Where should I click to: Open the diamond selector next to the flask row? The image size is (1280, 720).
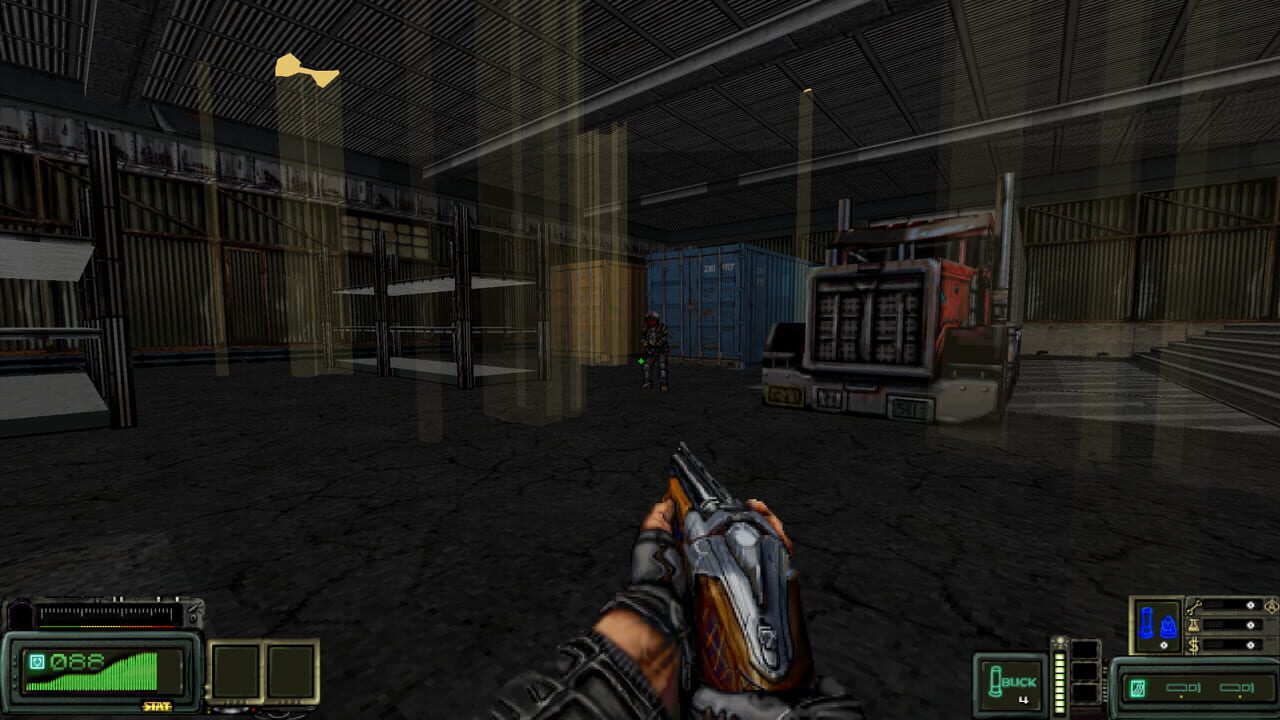(1250, 625)
